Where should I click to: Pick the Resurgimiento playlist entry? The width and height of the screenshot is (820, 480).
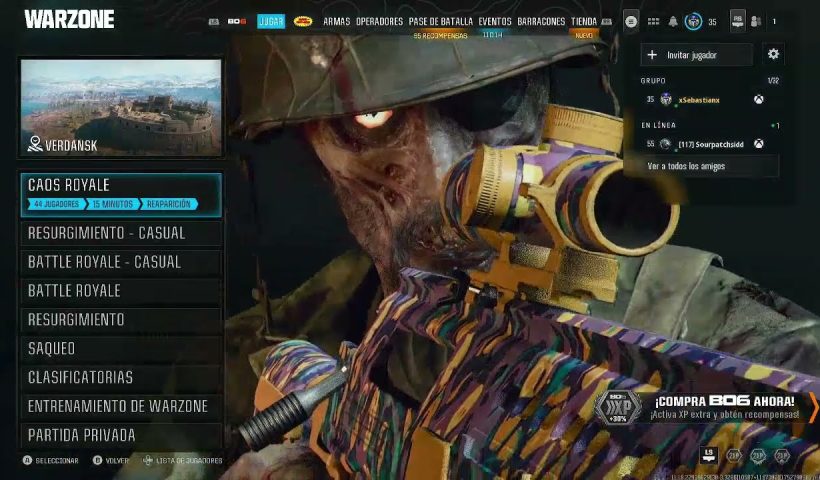click(x=120, y=320)
